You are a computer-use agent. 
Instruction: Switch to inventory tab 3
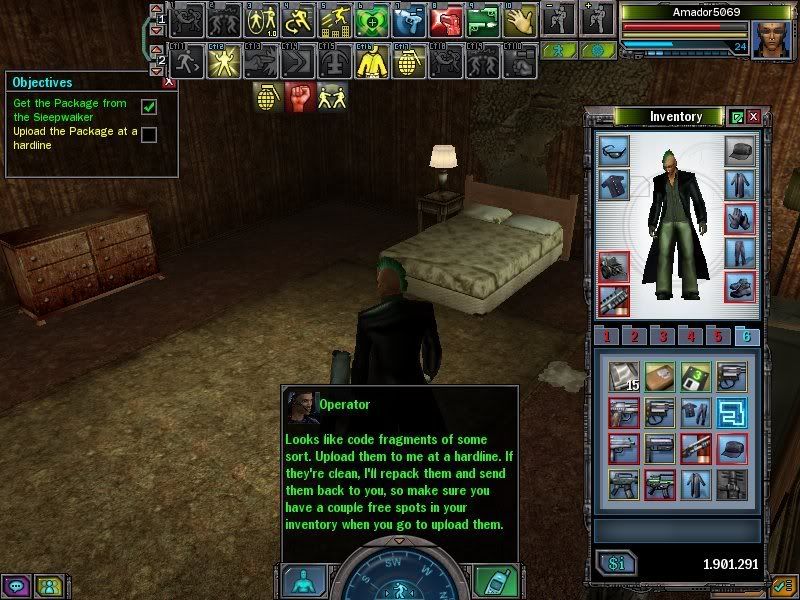(x=662, y=336)
